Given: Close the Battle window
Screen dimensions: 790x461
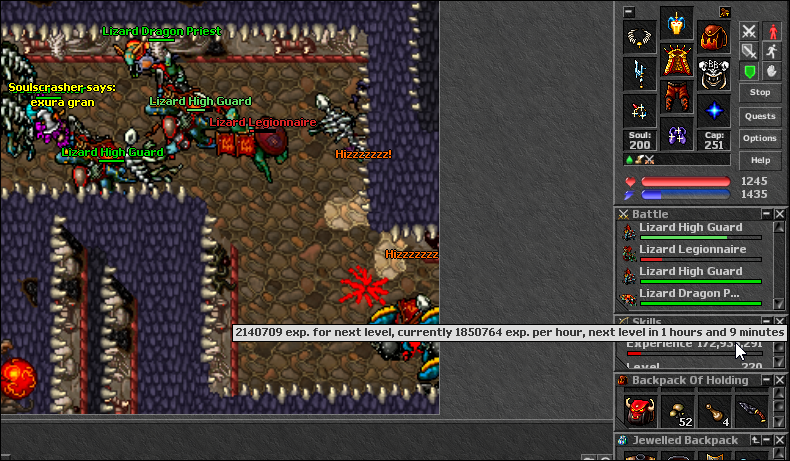Looking at the screenshot, I should (x=780, y=214).
